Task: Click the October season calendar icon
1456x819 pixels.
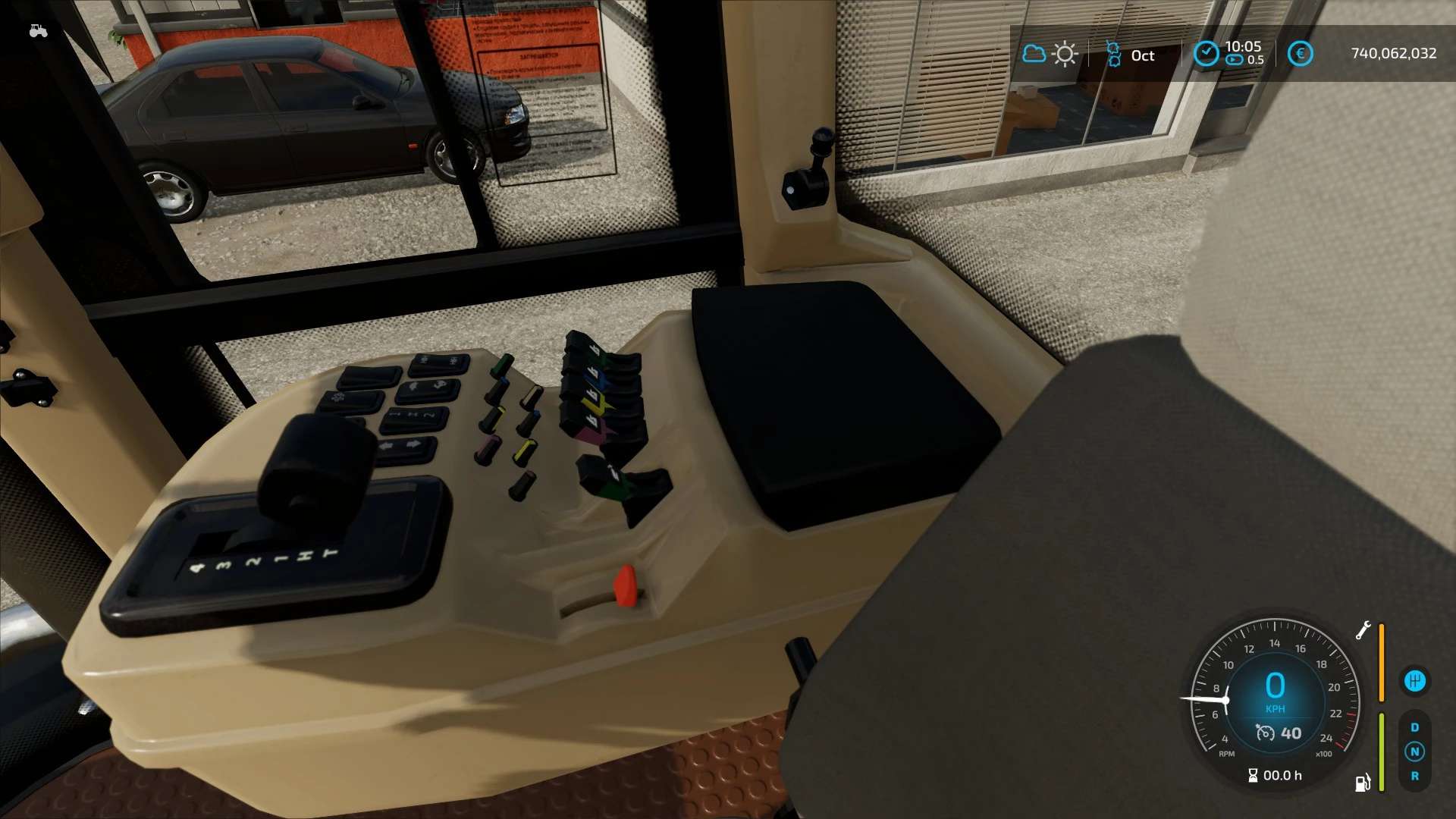Action: point(1113,55)
